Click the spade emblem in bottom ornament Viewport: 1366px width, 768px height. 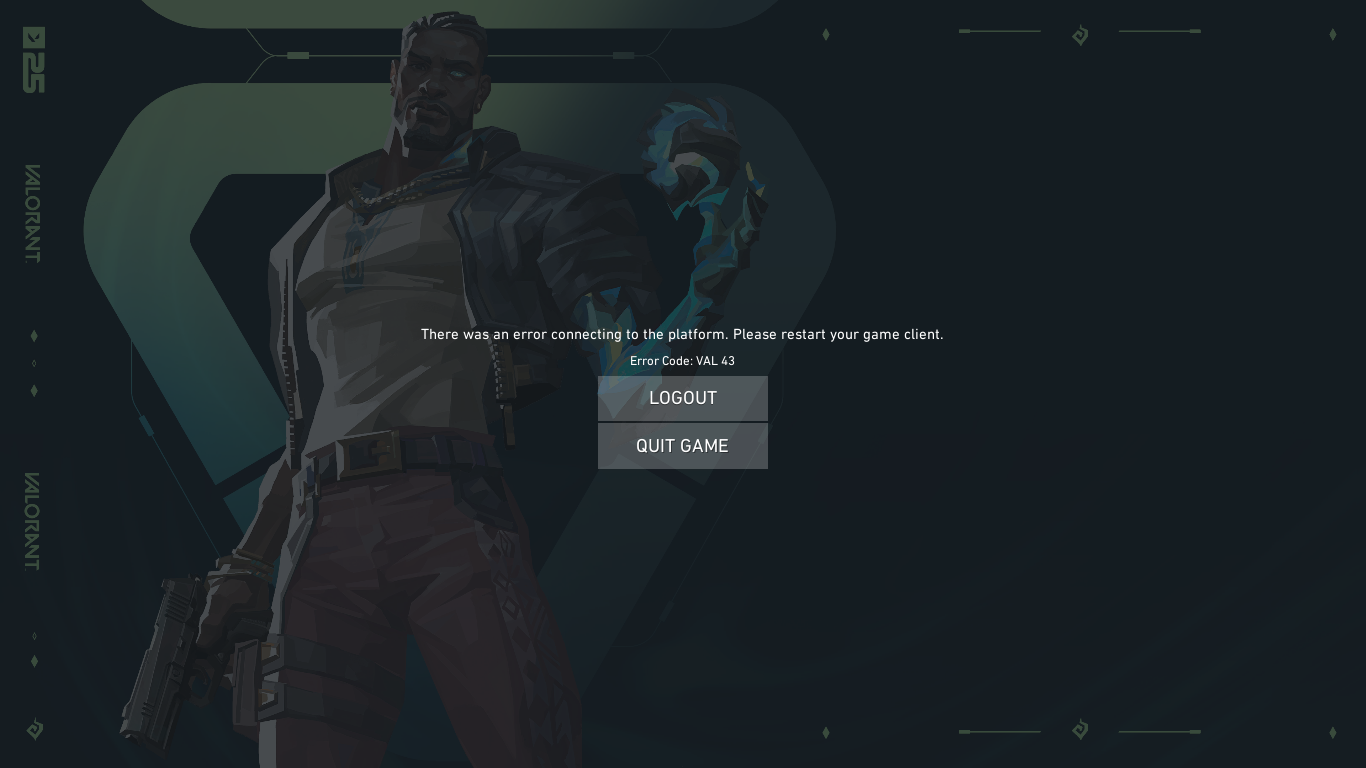click(x=1080, y=731)
